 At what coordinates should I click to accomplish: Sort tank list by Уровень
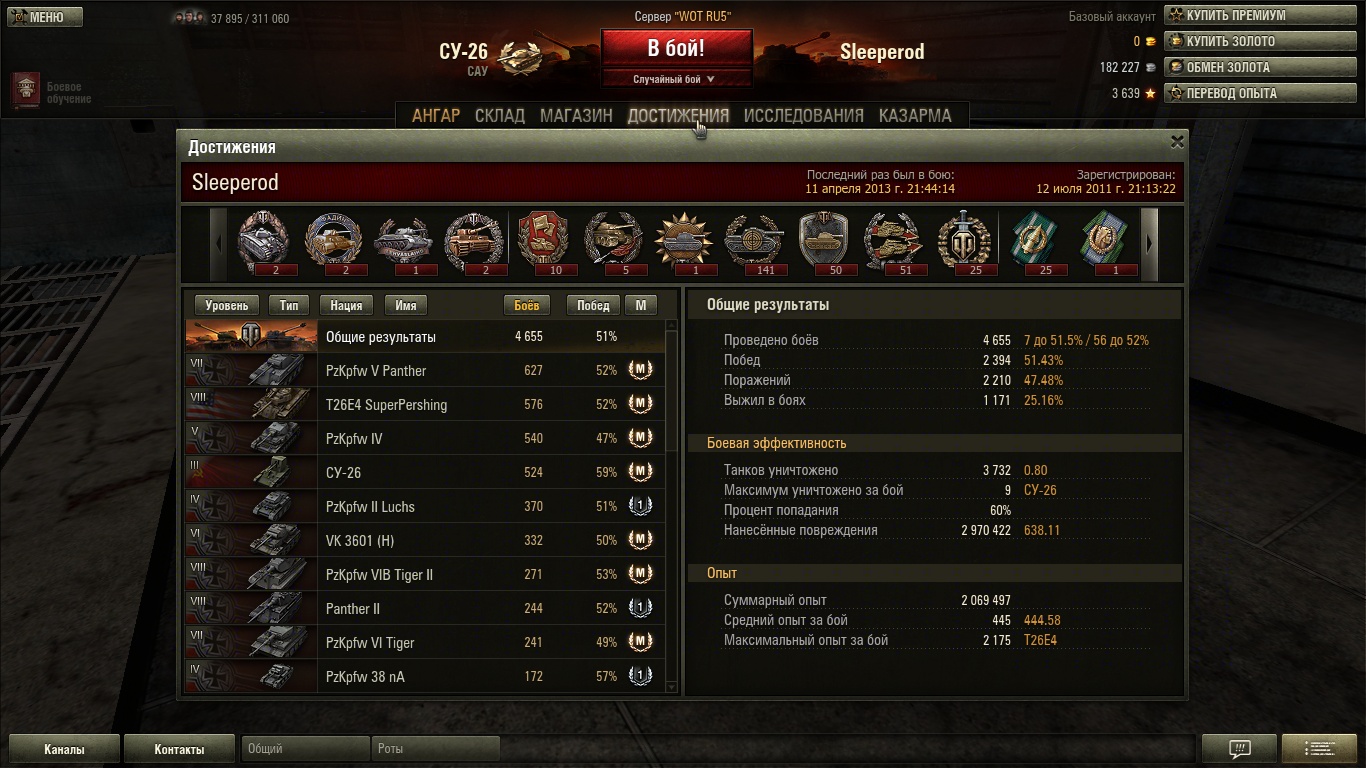pos(226,306)
